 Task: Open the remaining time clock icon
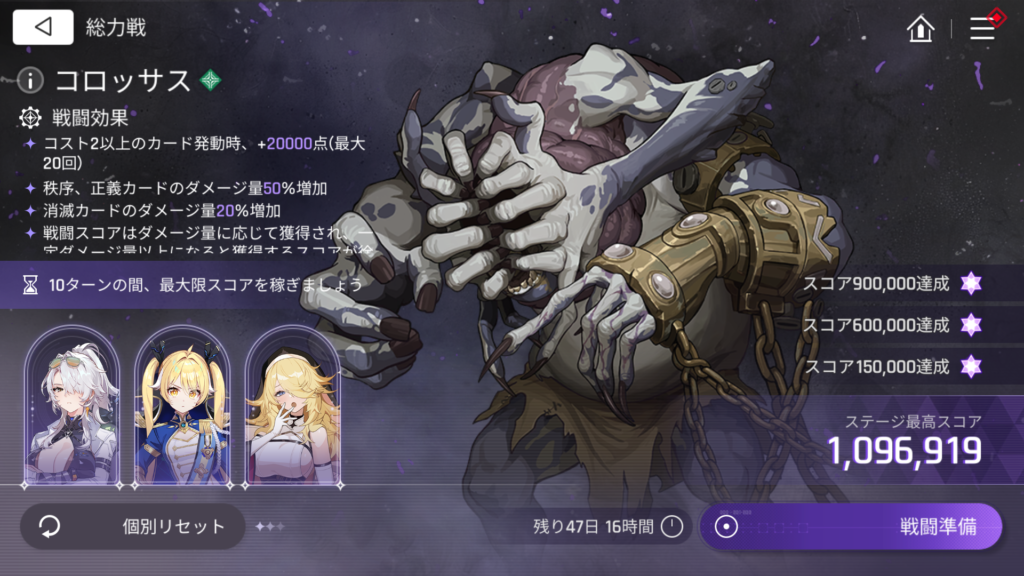tap(672, 526)
